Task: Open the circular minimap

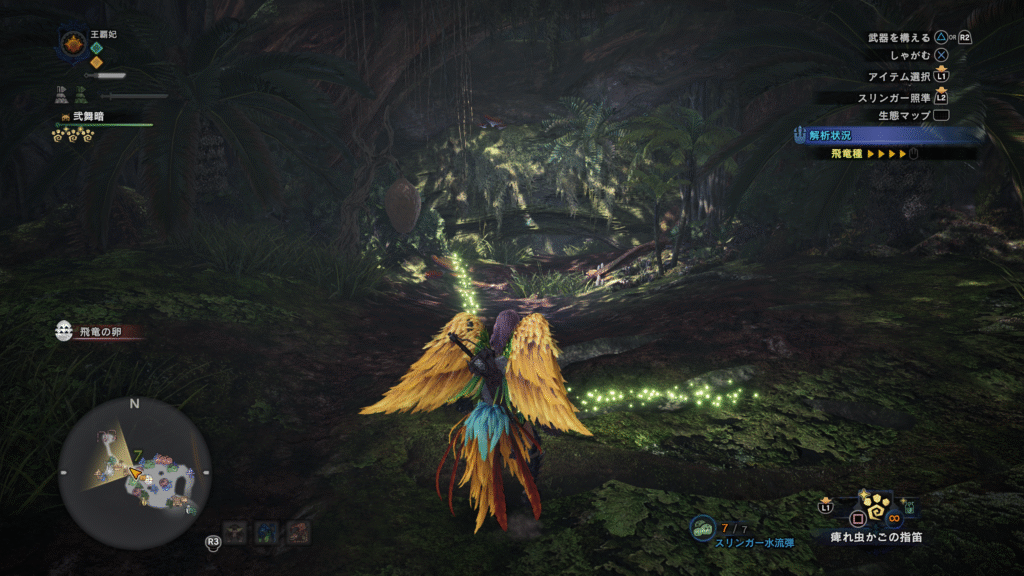Action: click(134, 472)
